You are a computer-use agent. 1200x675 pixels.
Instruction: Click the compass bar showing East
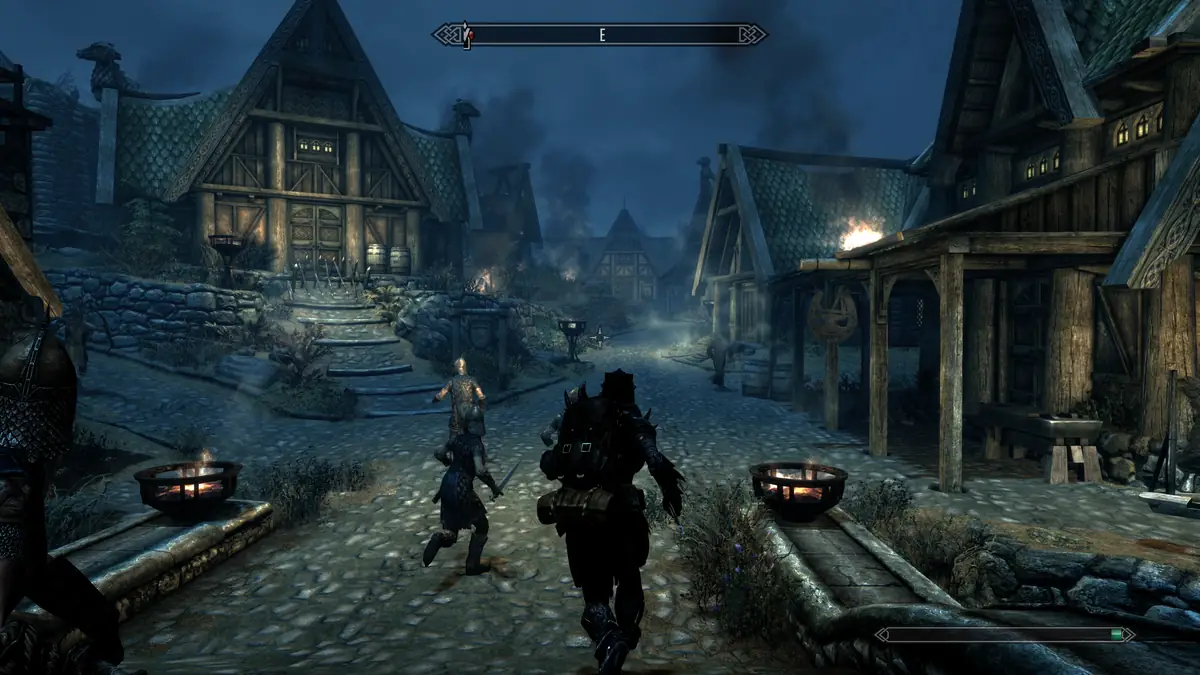coord(600,34)
